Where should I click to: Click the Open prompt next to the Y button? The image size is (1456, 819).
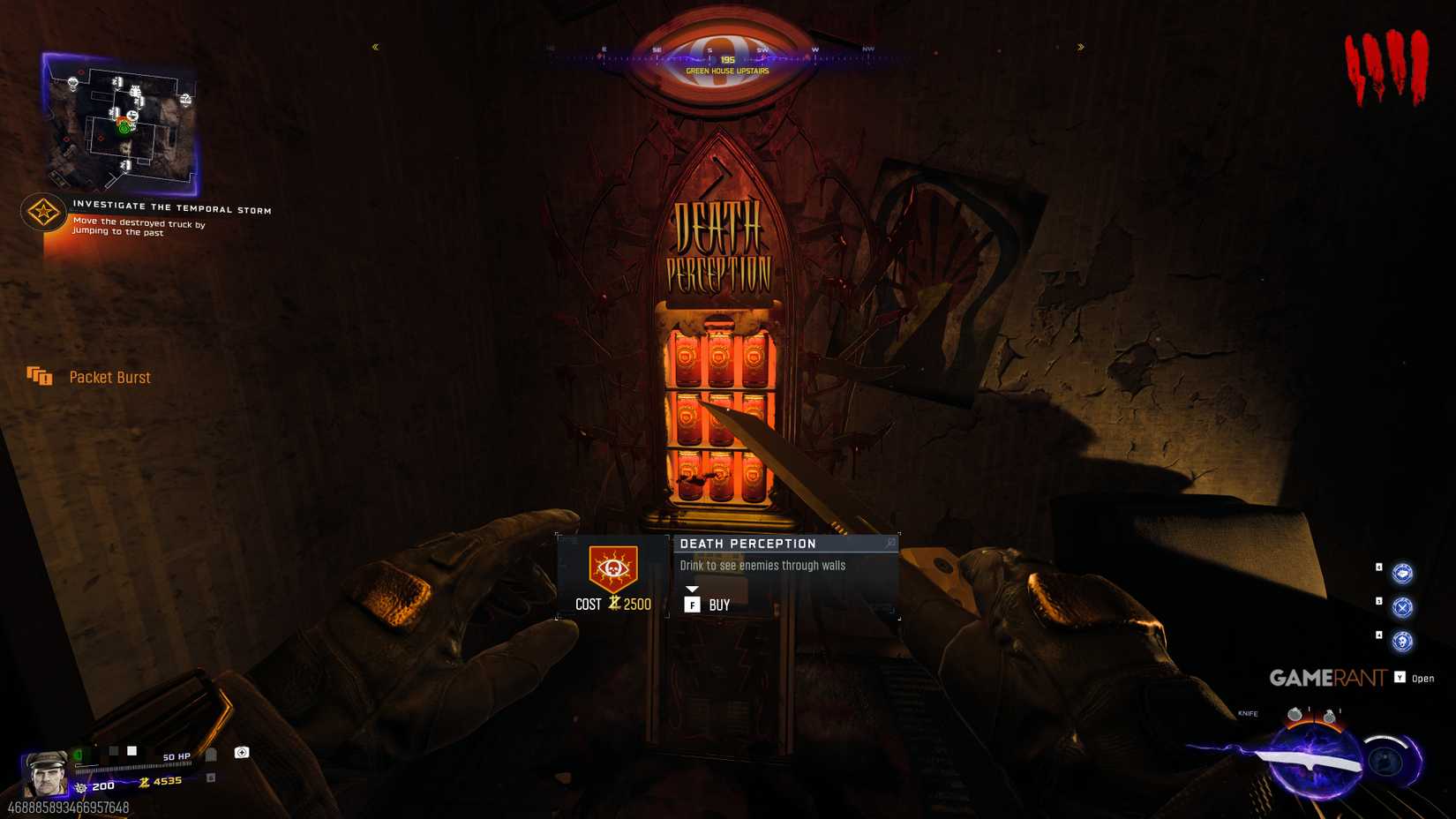1422,679
